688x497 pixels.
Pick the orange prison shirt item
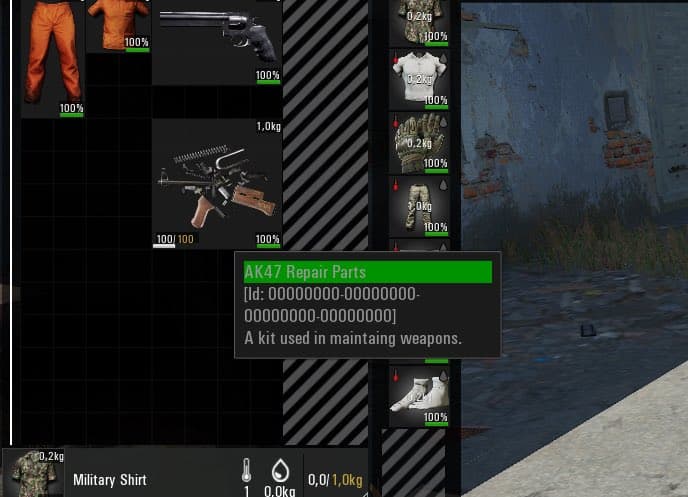coord(117,24)
